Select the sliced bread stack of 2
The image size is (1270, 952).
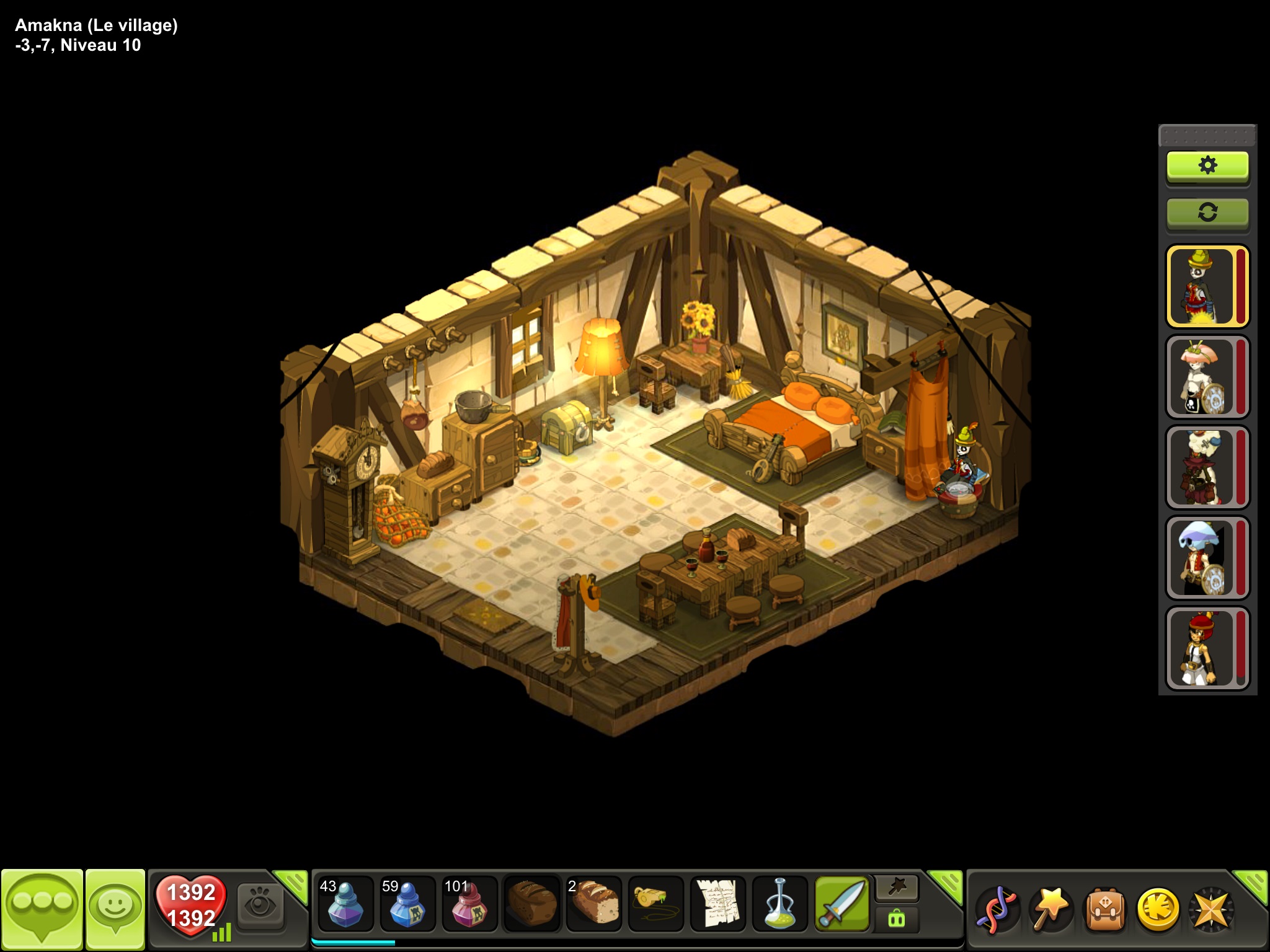(x=593, y=904)
